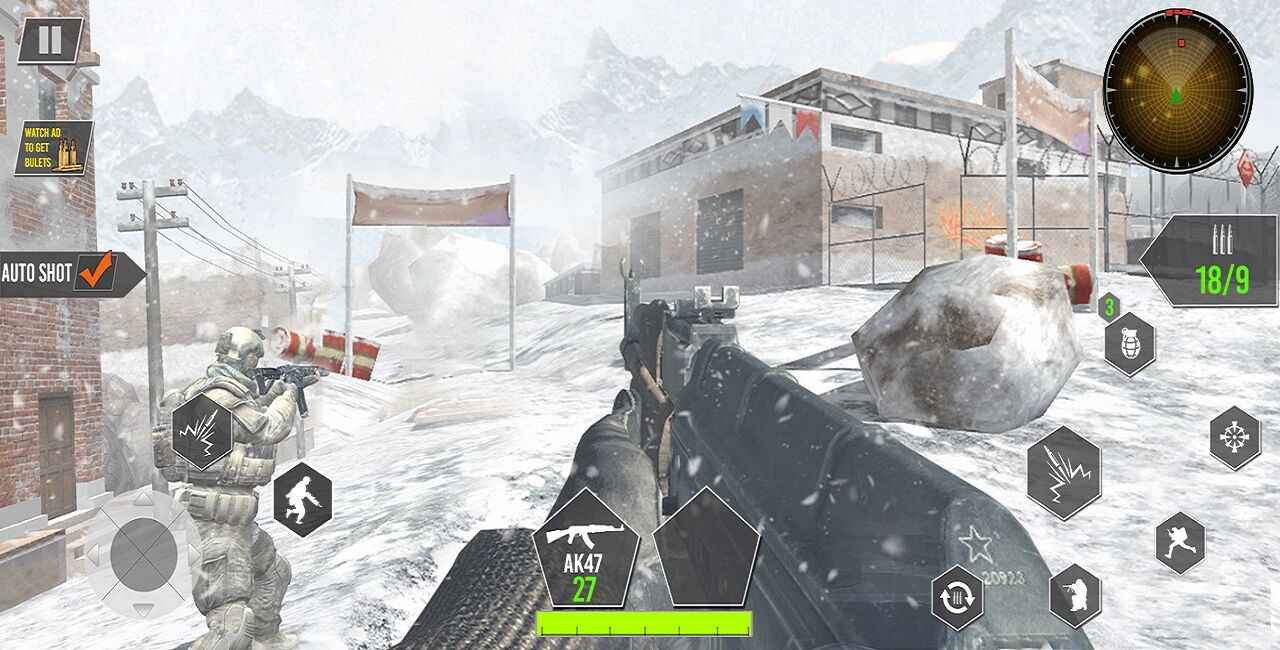The image size is (1280, 650).
Task: Tap the running figure icon beside the joystick
Action: click(302, 499)
